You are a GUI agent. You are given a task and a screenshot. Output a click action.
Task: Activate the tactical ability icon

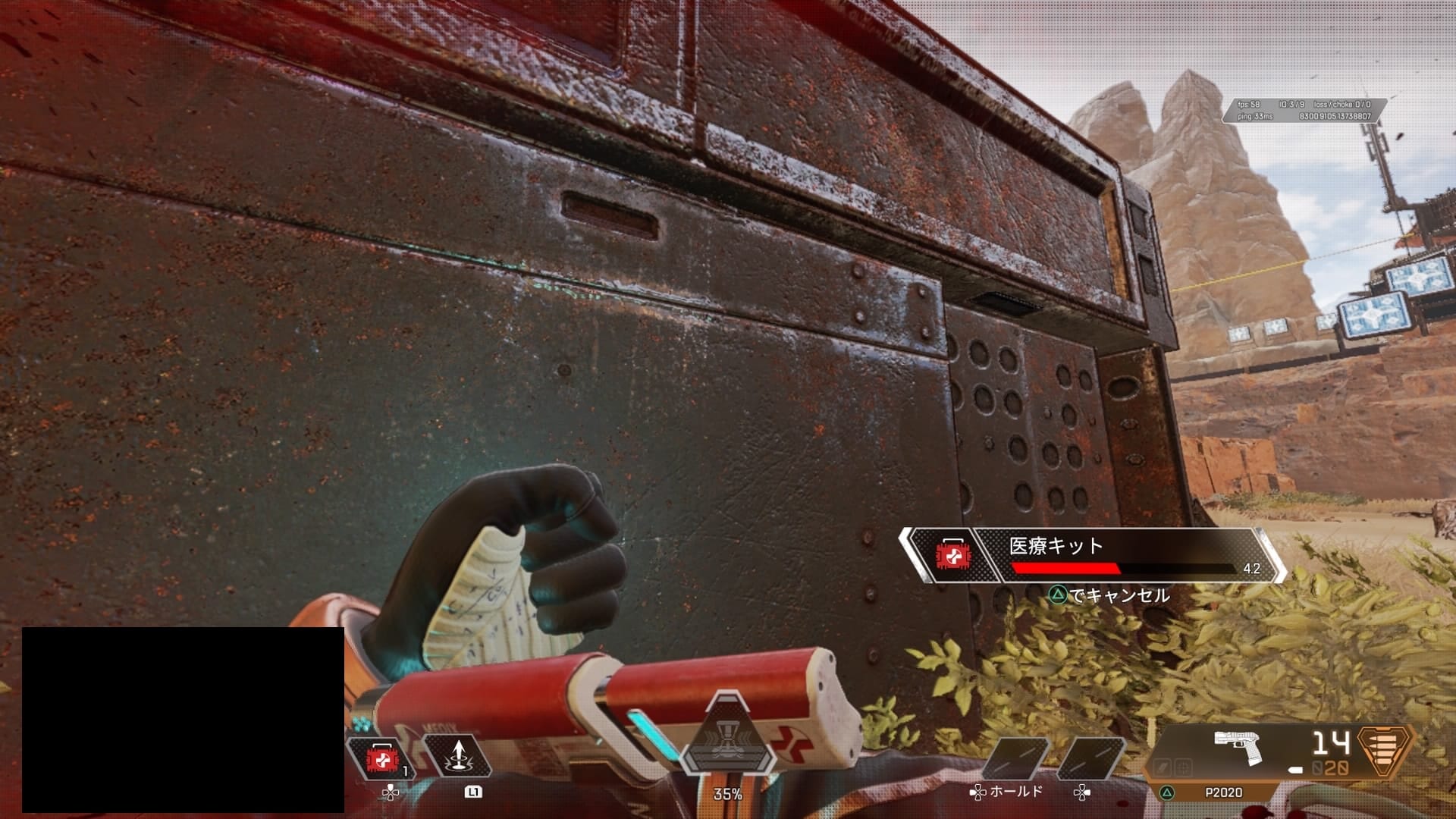pos(457,757)
